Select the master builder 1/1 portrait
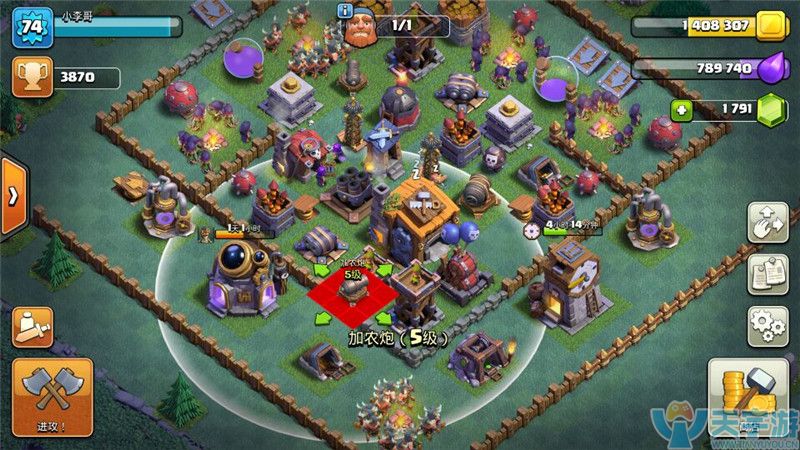The height and width of the screenshot is (450, 800). click(x=362, y=28)
